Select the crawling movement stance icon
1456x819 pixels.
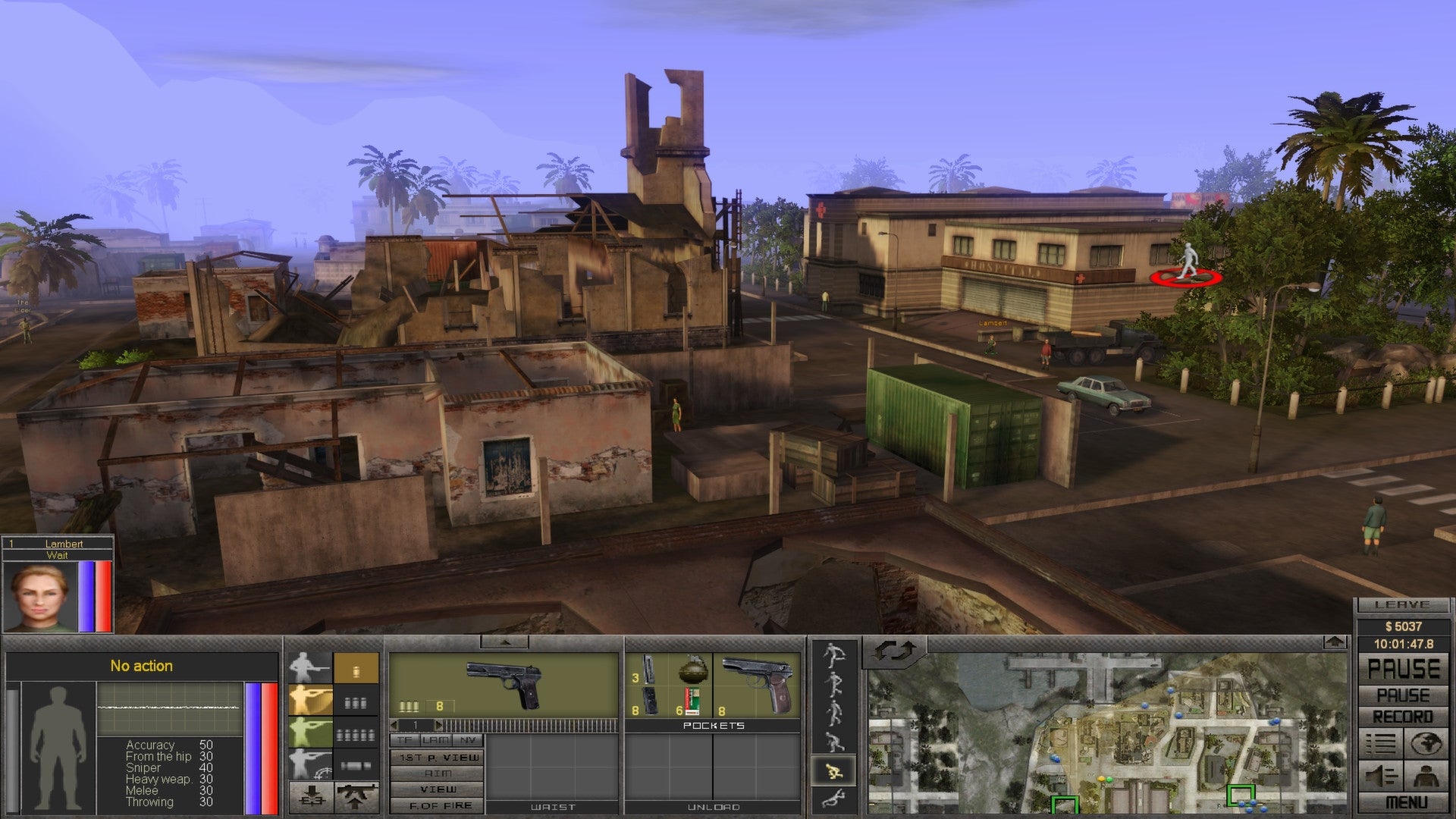(x=833, y=798)
